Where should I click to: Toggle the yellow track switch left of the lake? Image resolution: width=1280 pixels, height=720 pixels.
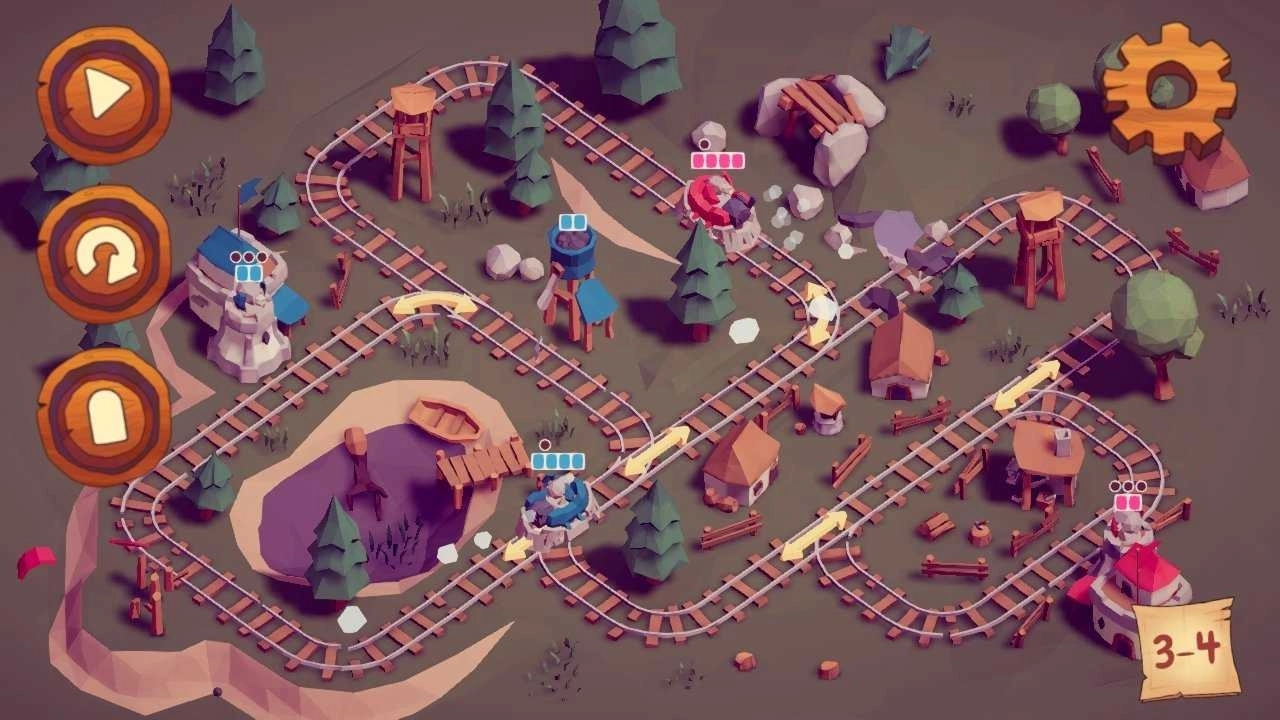point(430,302)
